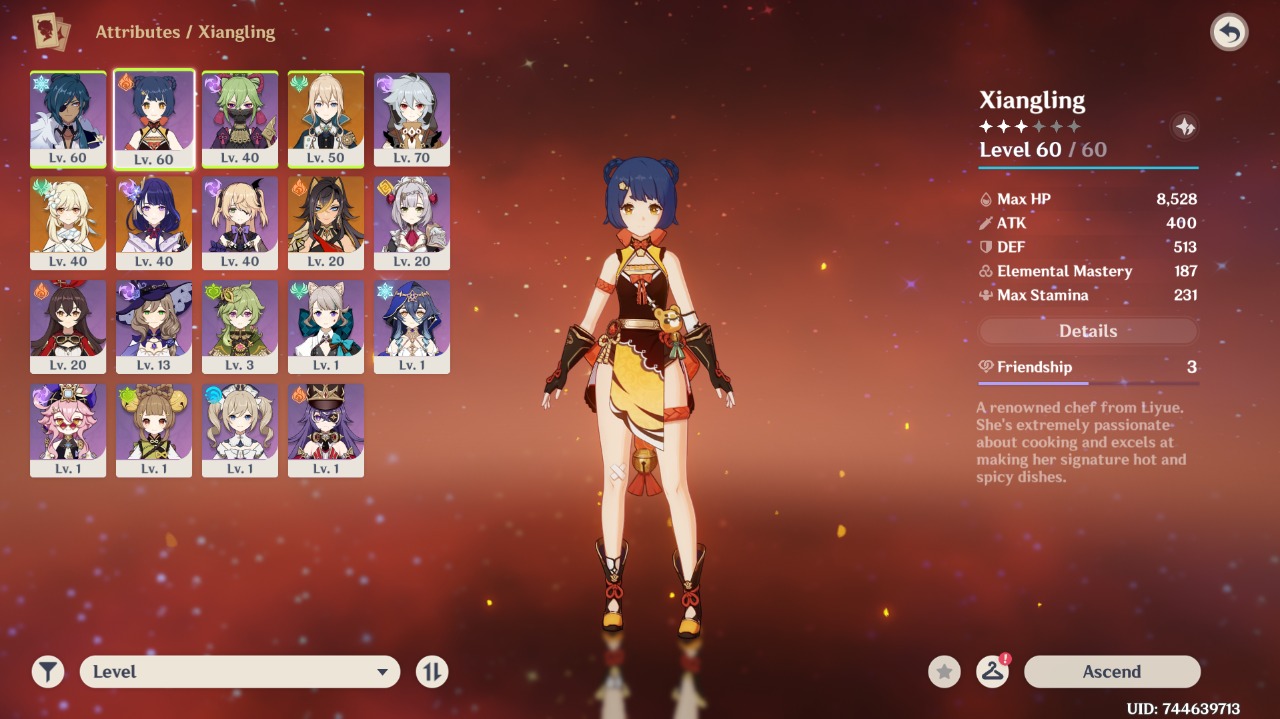Go back with the return arrow

pos(1229,33)
